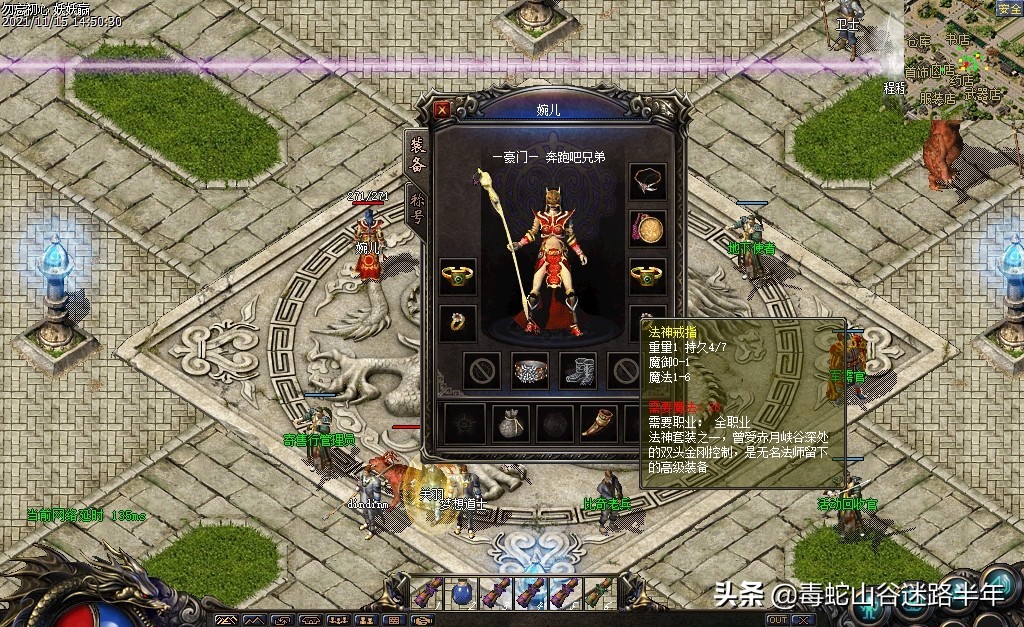The image size is (1024, 627).
Task: Open the 称号 title tab
Action: pos(417,210)
